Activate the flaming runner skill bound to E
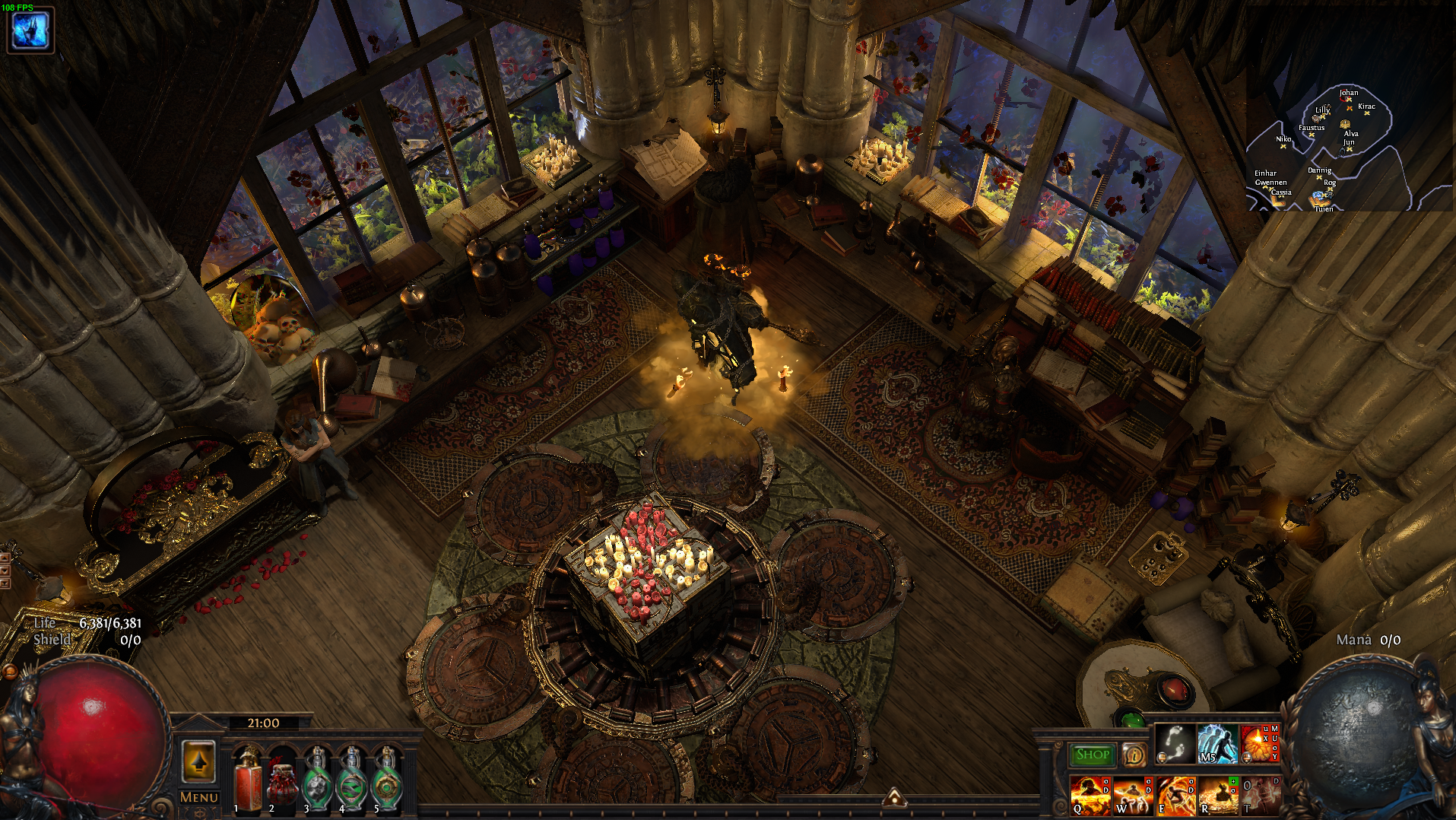This screenshot has width=1456, height=820. [1175, 796]
